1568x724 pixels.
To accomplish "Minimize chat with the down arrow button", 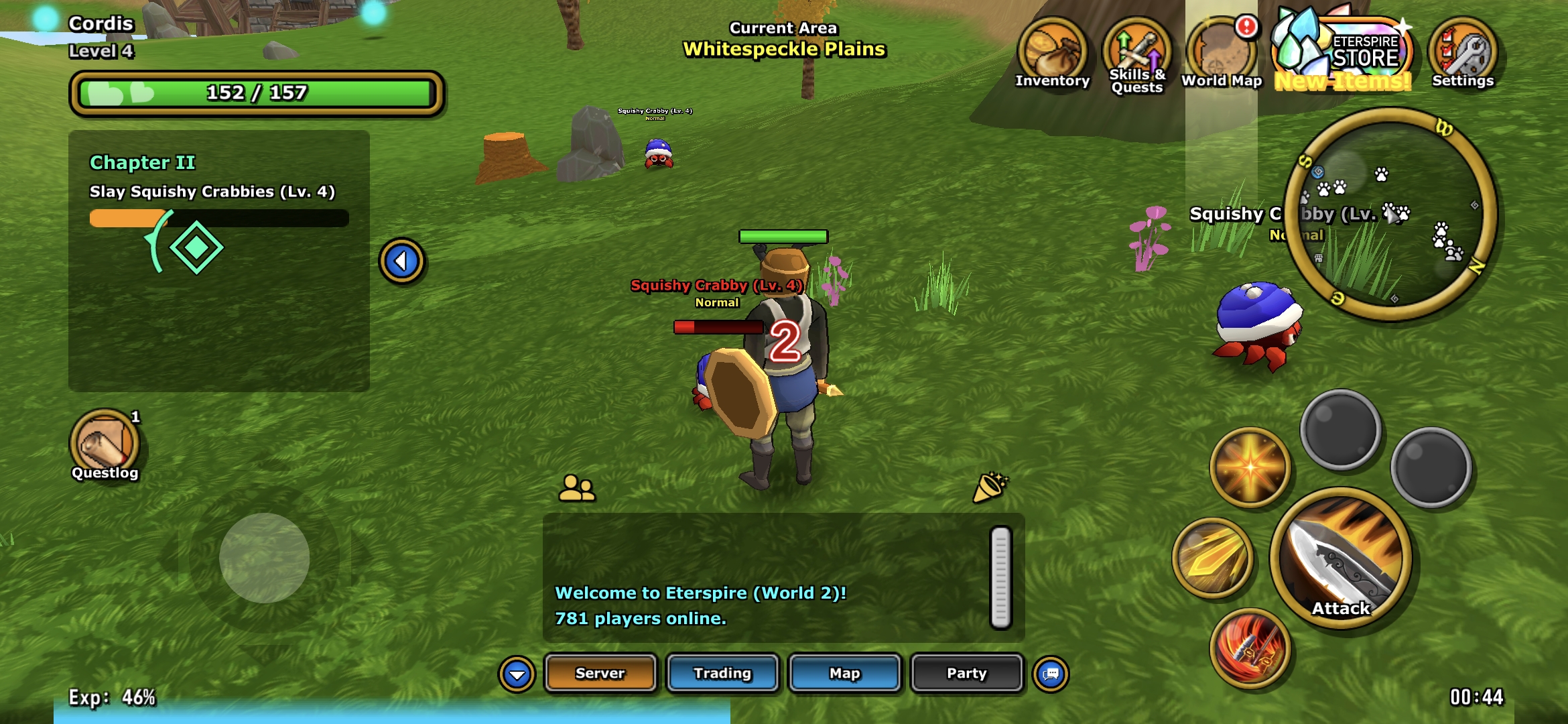I will (x=517, y=674).
